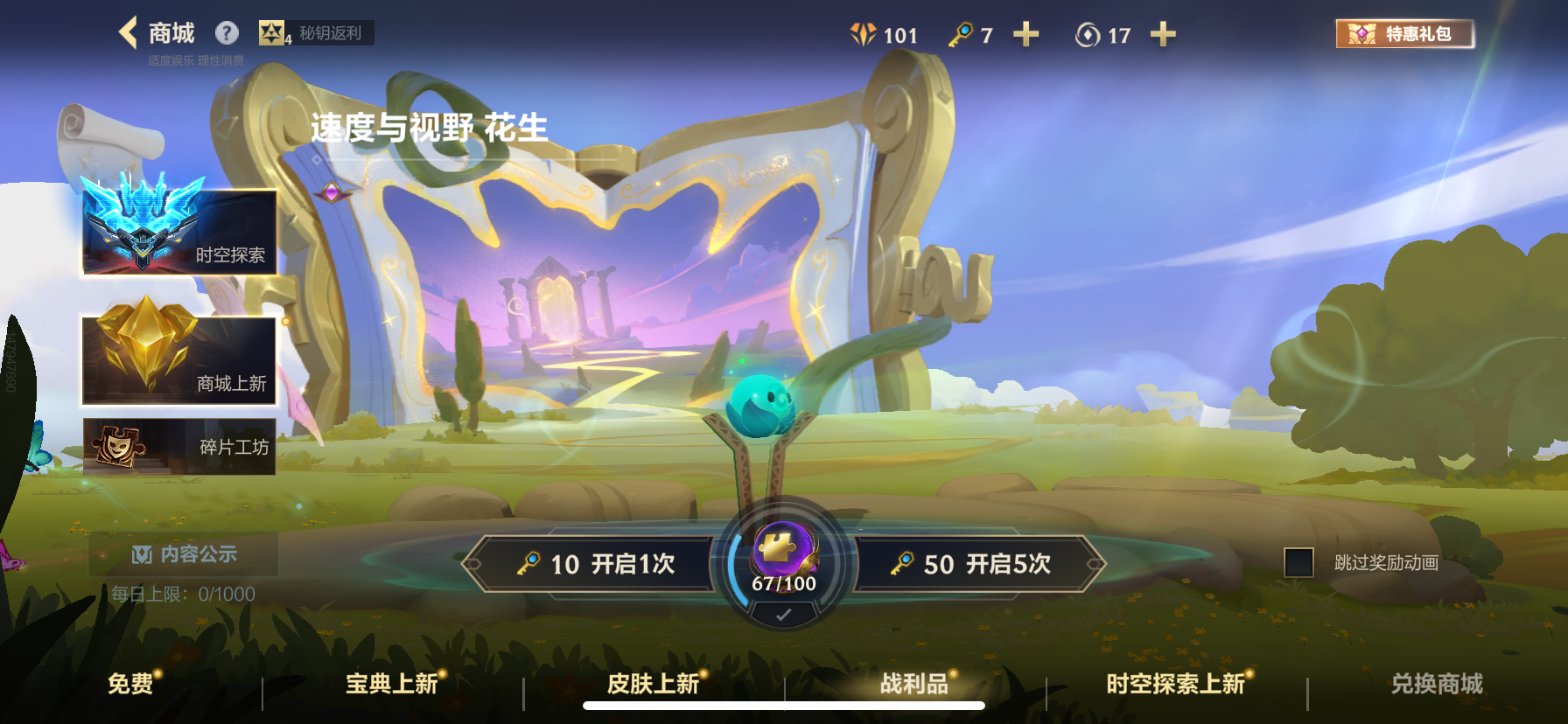This screenshot has width=1568, height=724.
Task: Click the question mark help icon
Action: [x=227, y=32]
